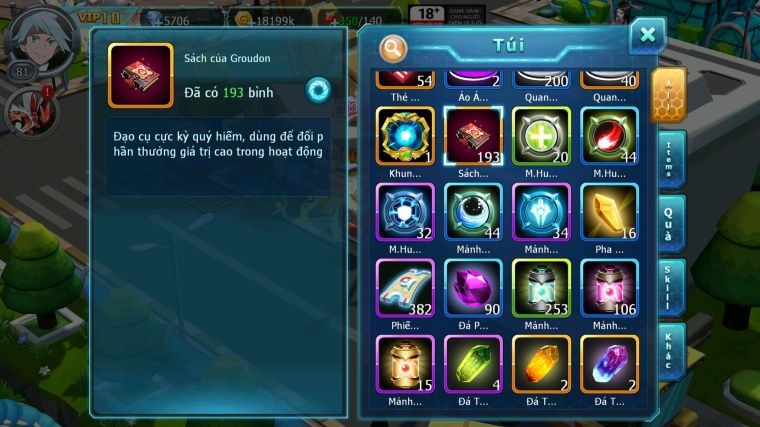Select the red flame orb slot with 44
Viewport: 760px width, 427px height.
[609, 136]
